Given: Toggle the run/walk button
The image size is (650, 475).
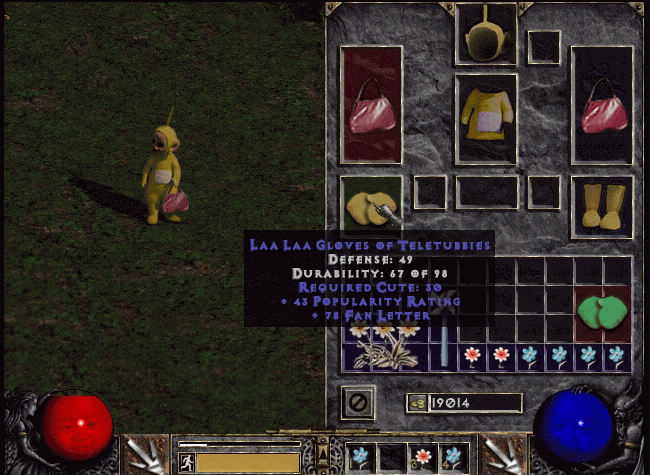Looking at the screenshot, I should click(186, 461).
